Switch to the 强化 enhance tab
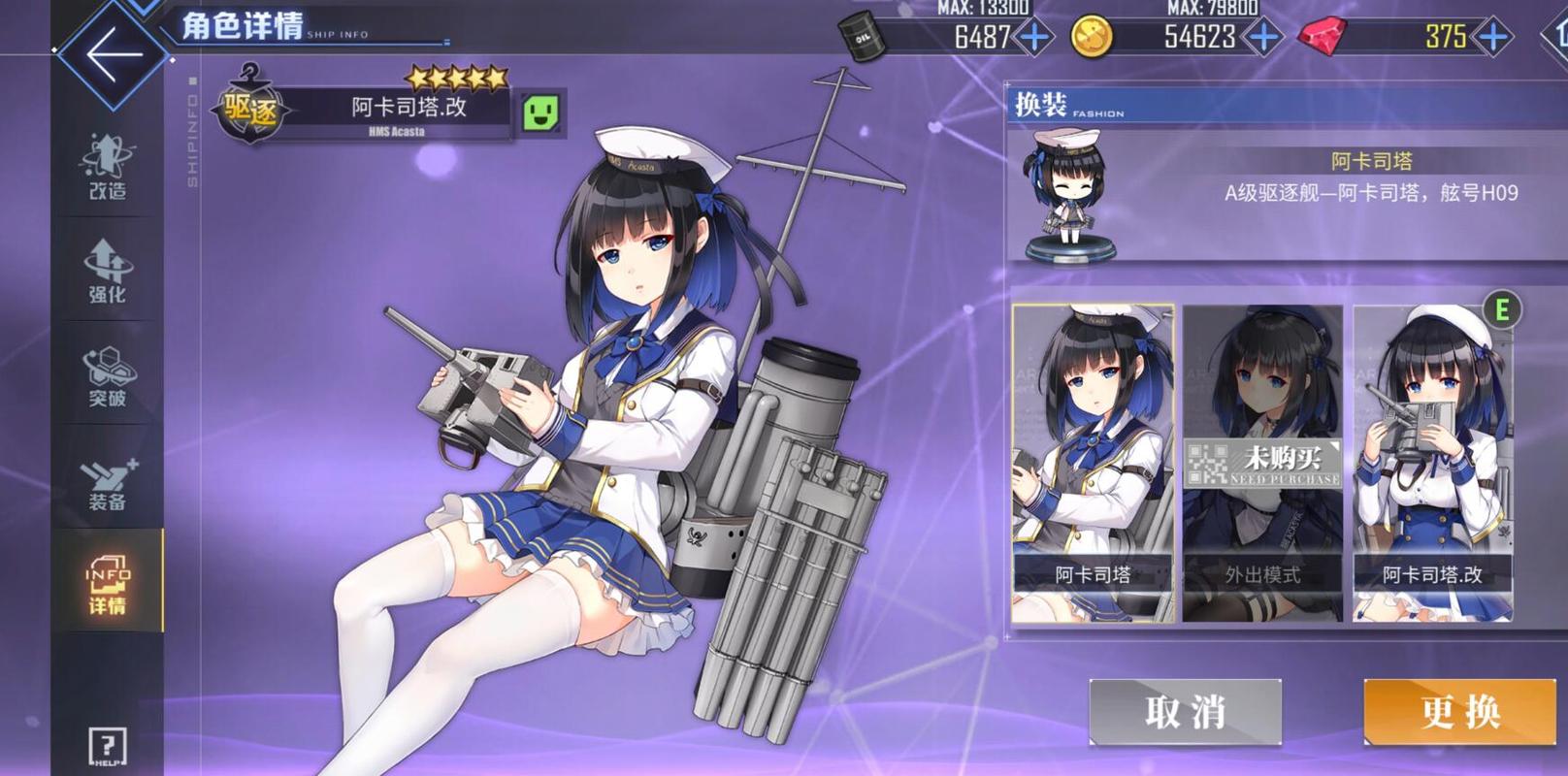 (x=107, y=272)
